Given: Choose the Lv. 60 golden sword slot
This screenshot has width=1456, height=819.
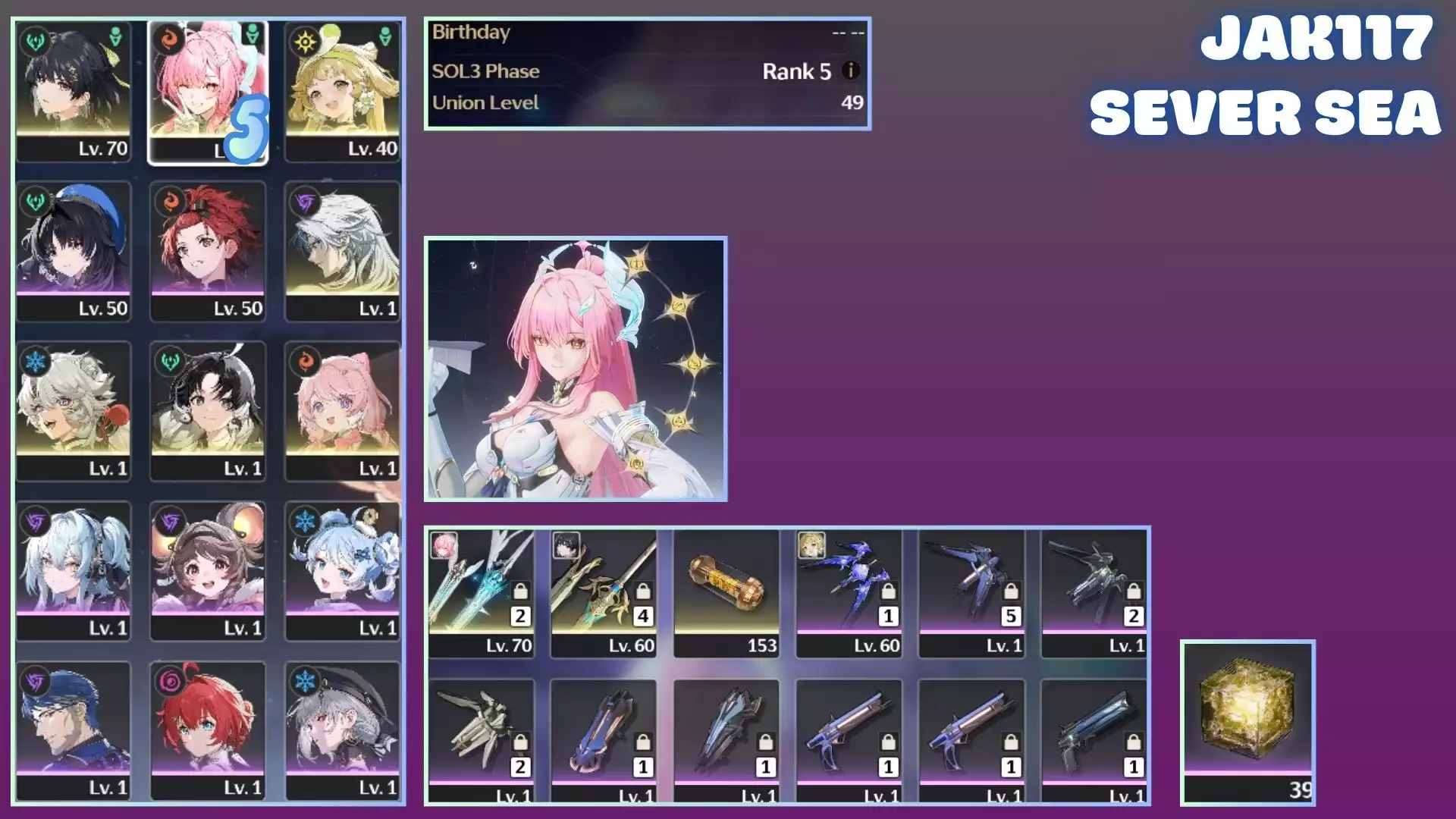Looking at the screenshot, I should click(x=604, y=592).
